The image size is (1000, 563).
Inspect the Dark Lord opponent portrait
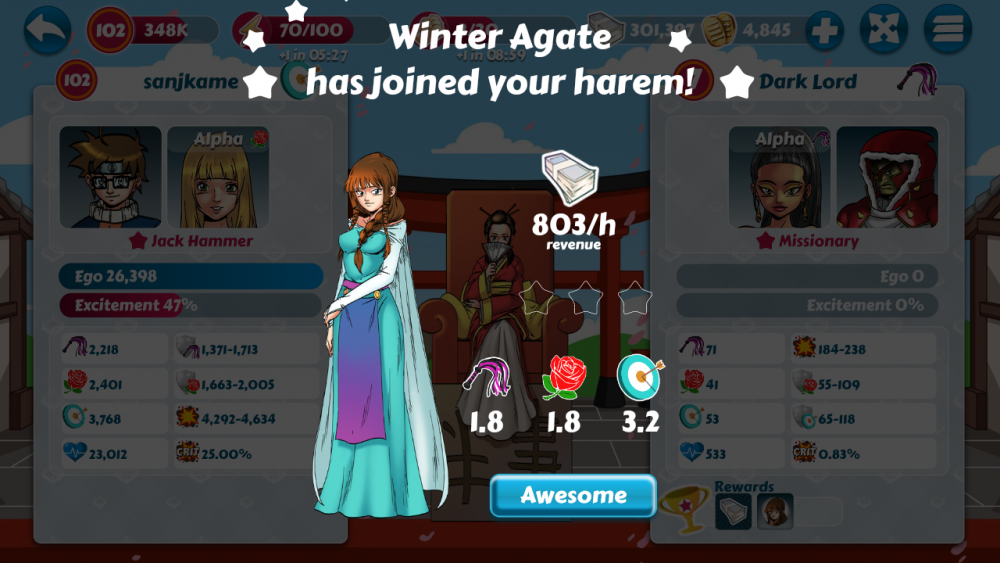[x=887, y=177]
